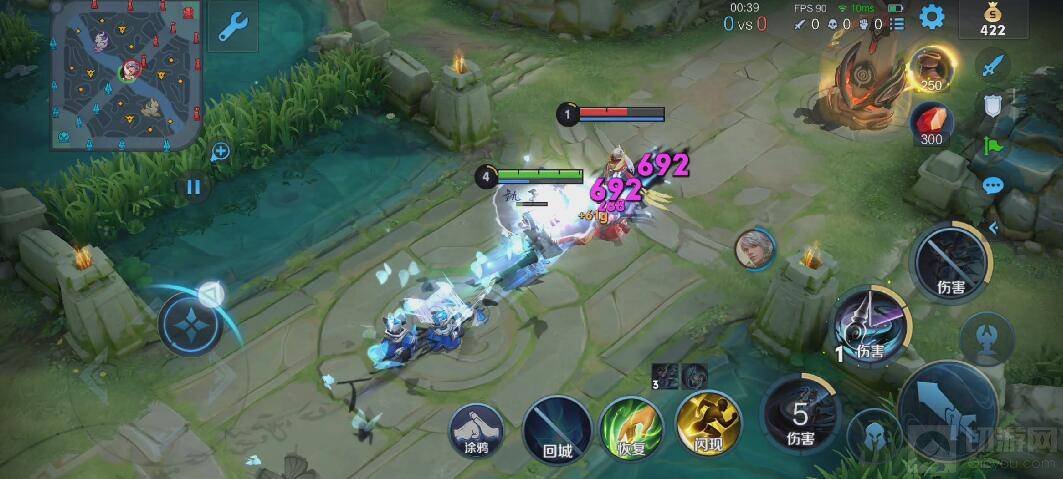
Task: Tap the helmet minion-target button
Action: [x=872, y=433]
